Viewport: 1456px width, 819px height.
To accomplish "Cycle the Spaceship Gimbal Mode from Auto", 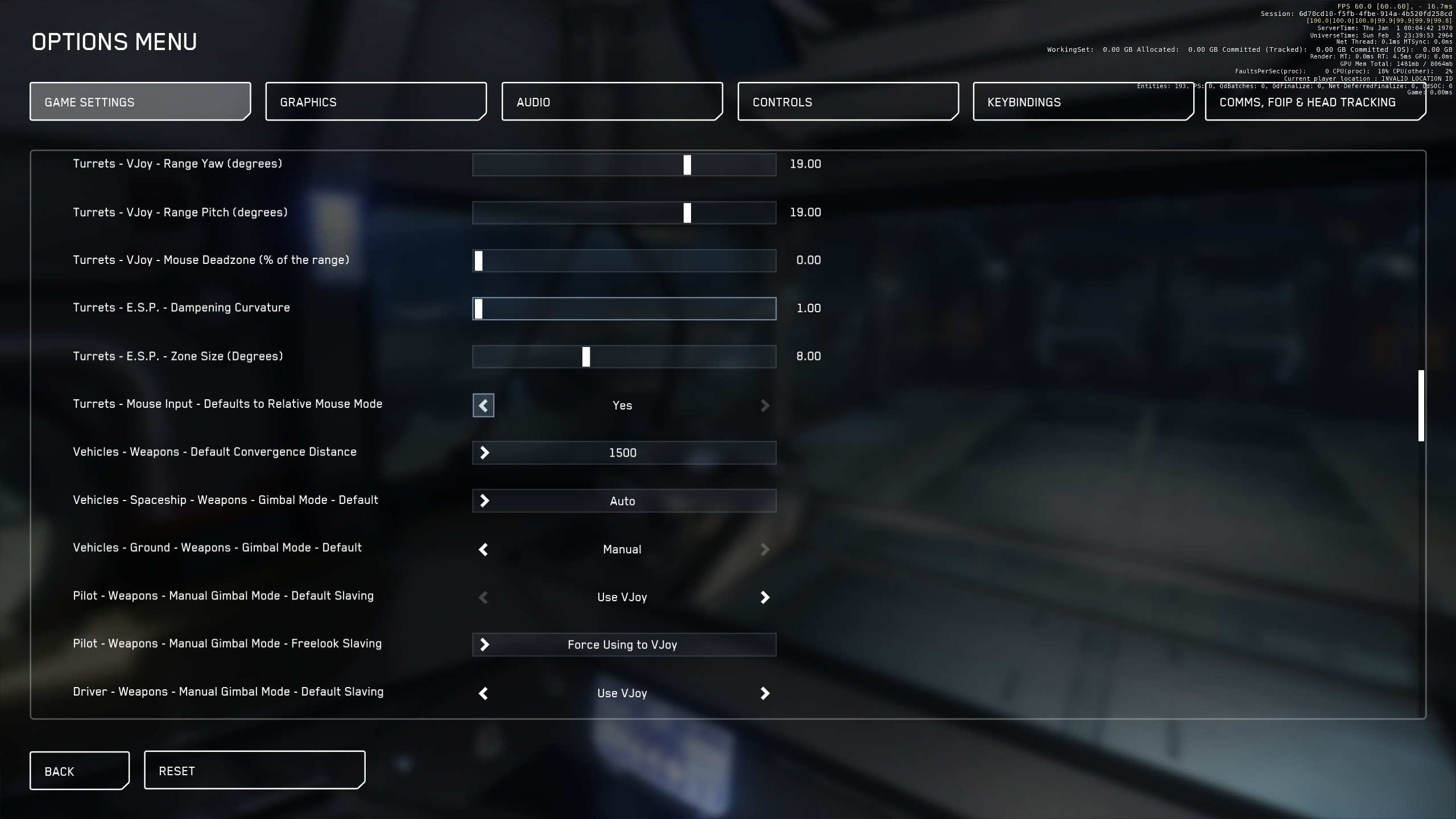I will tap(485, 501).
